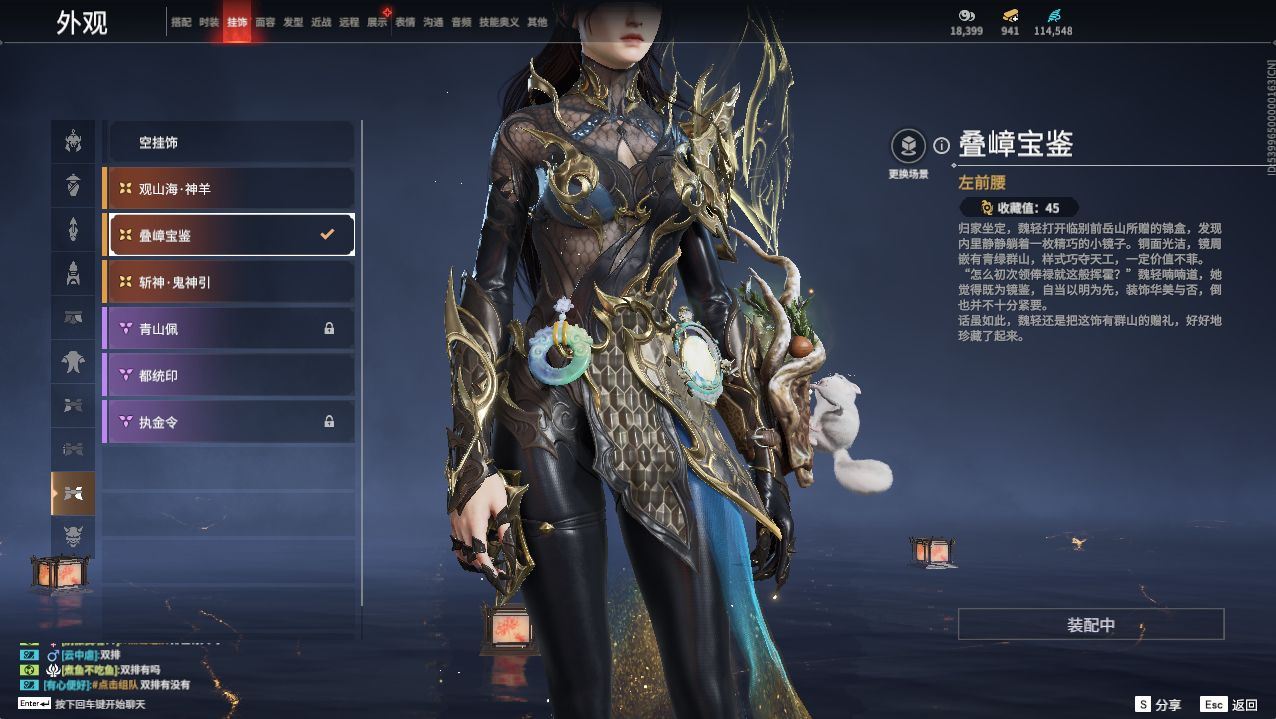This screenshot has width=1276, height=719.
Task: Choose the 都统印 accessory
Action: point(230,375)
